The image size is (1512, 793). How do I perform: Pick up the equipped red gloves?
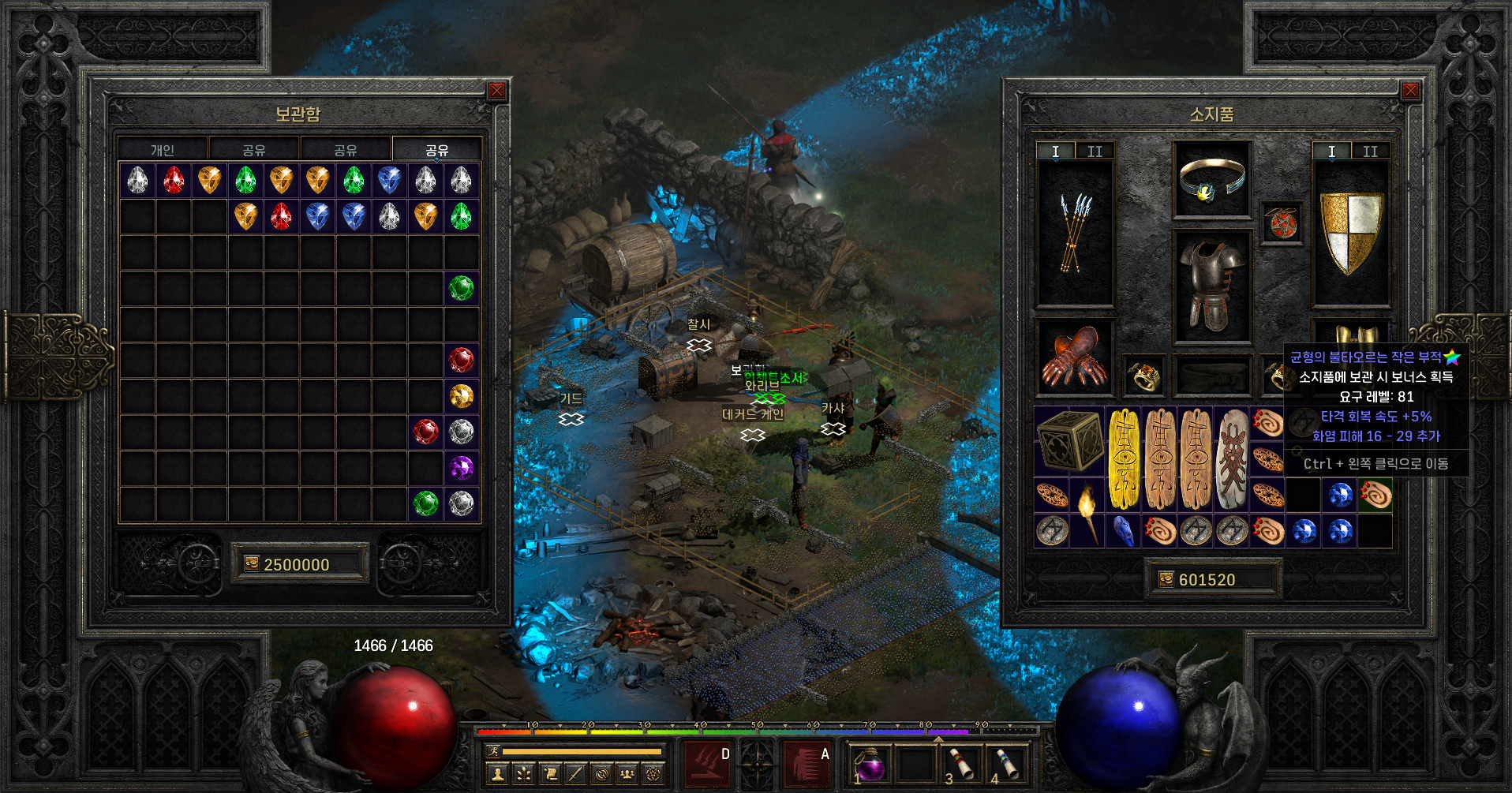(x=1074, y=357)
